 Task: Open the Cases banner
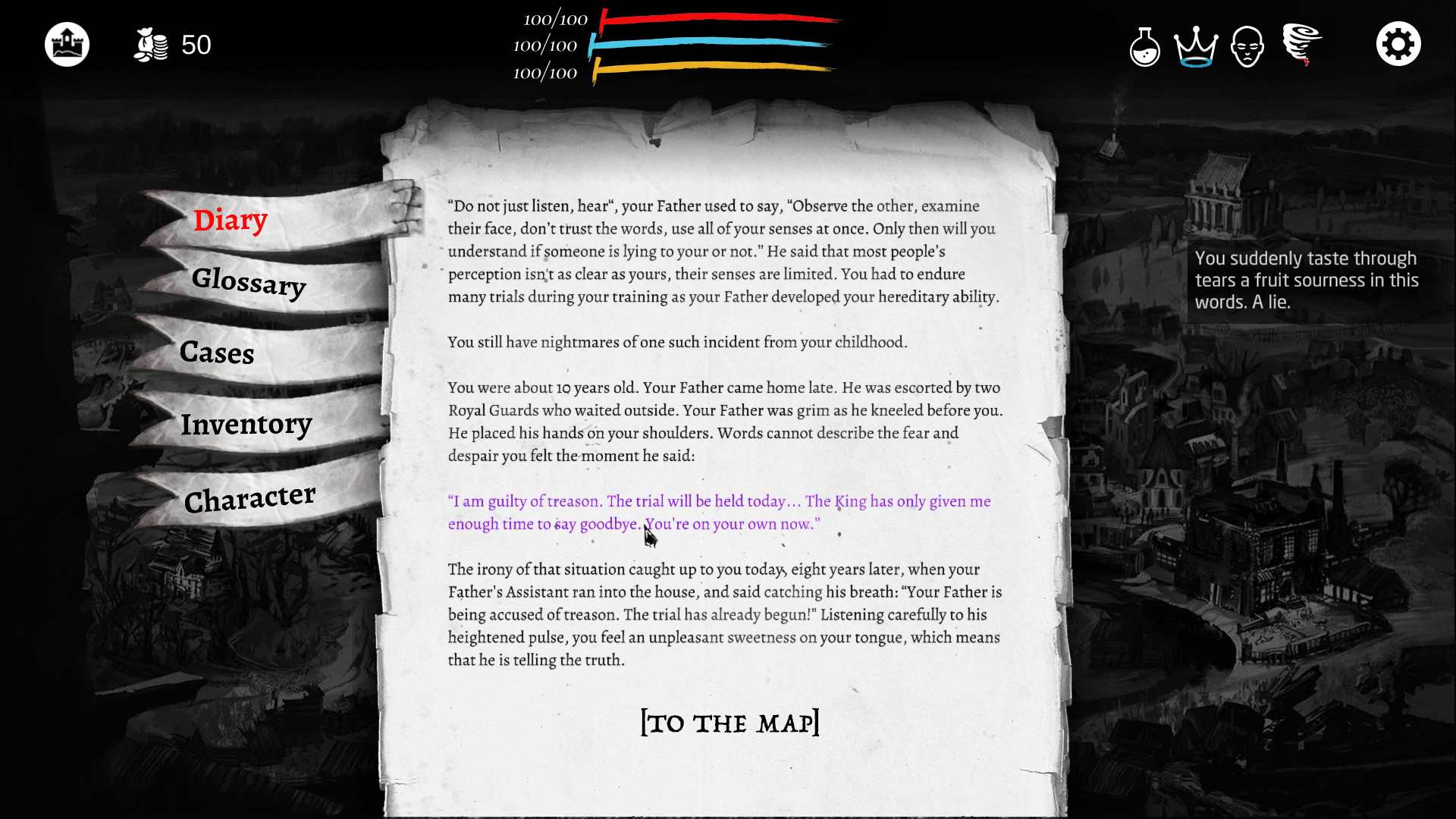(x=217, y=353)
